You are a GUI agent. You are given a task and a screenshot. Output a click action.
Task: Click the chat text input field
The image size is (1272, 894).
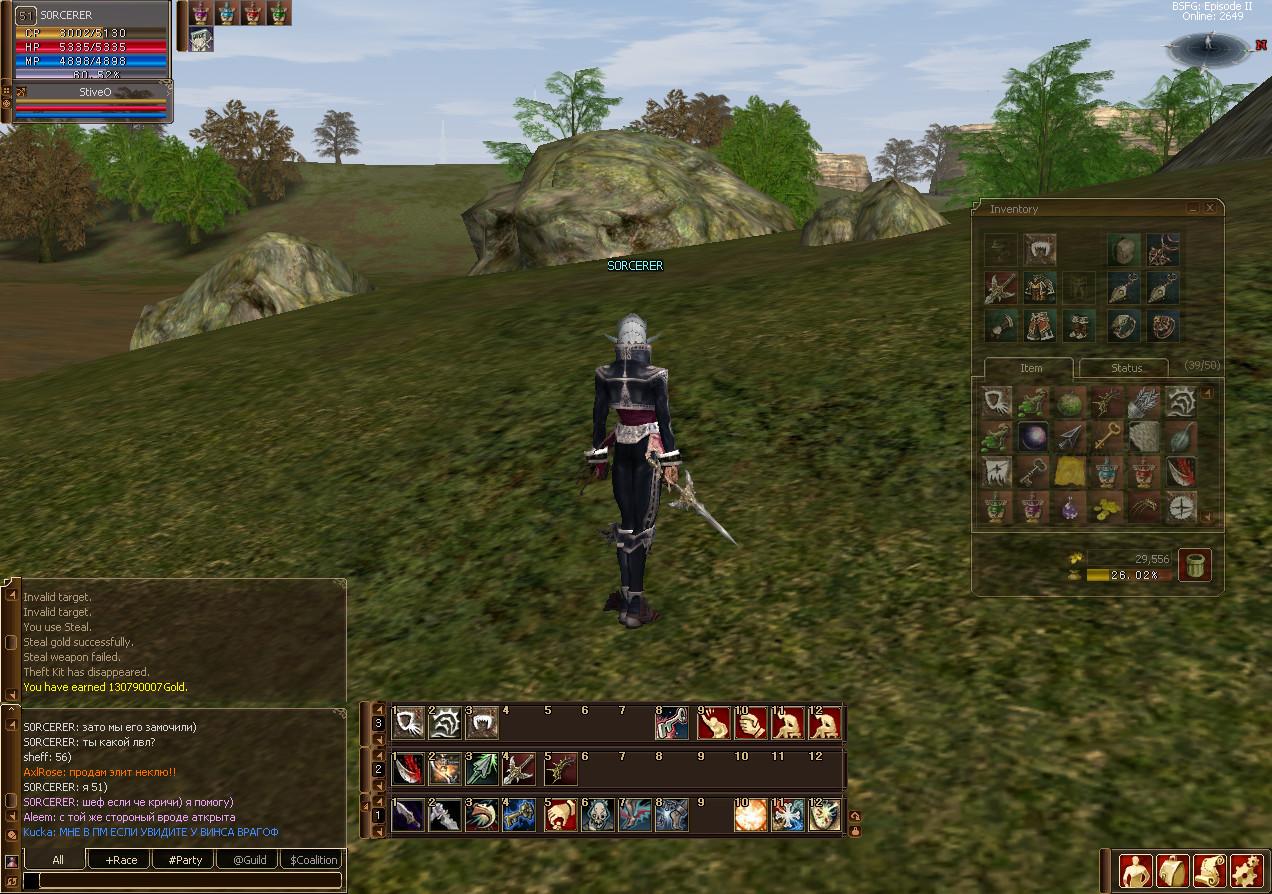185,881
